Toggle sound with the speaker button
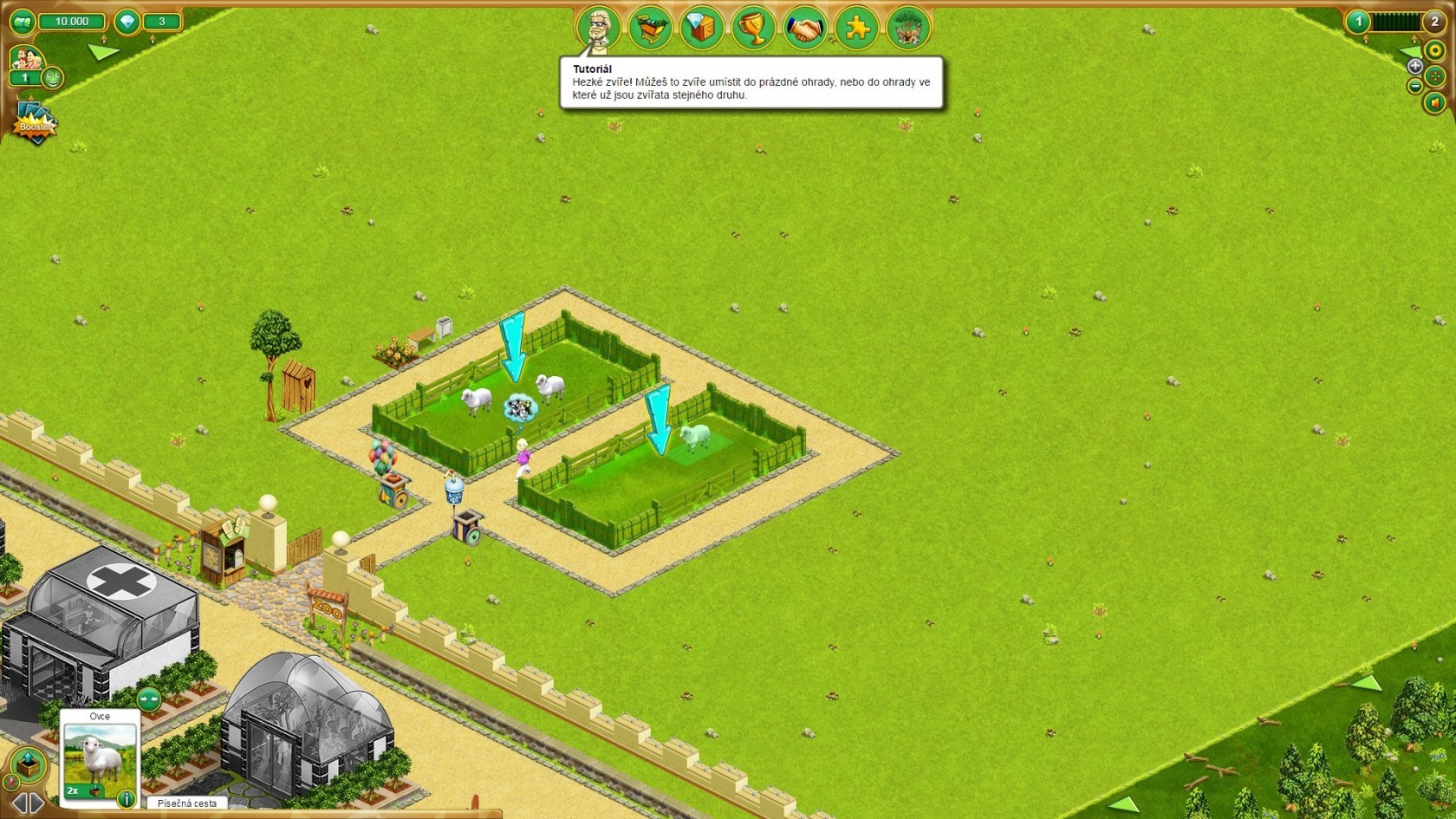The image size is (1456, 819). point(1435,103)
